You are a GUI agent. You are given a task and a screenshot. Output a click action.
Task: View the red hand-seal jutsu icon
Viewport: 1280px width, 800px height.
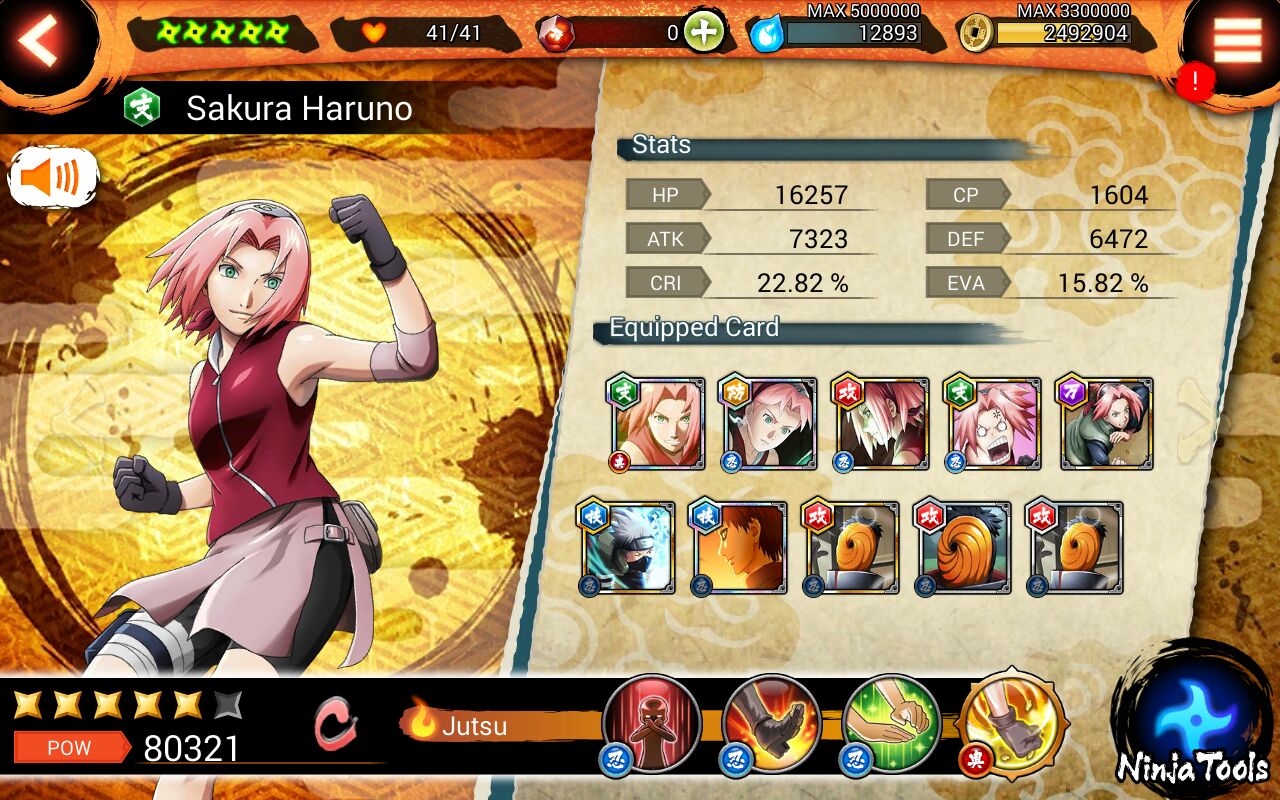652,723
